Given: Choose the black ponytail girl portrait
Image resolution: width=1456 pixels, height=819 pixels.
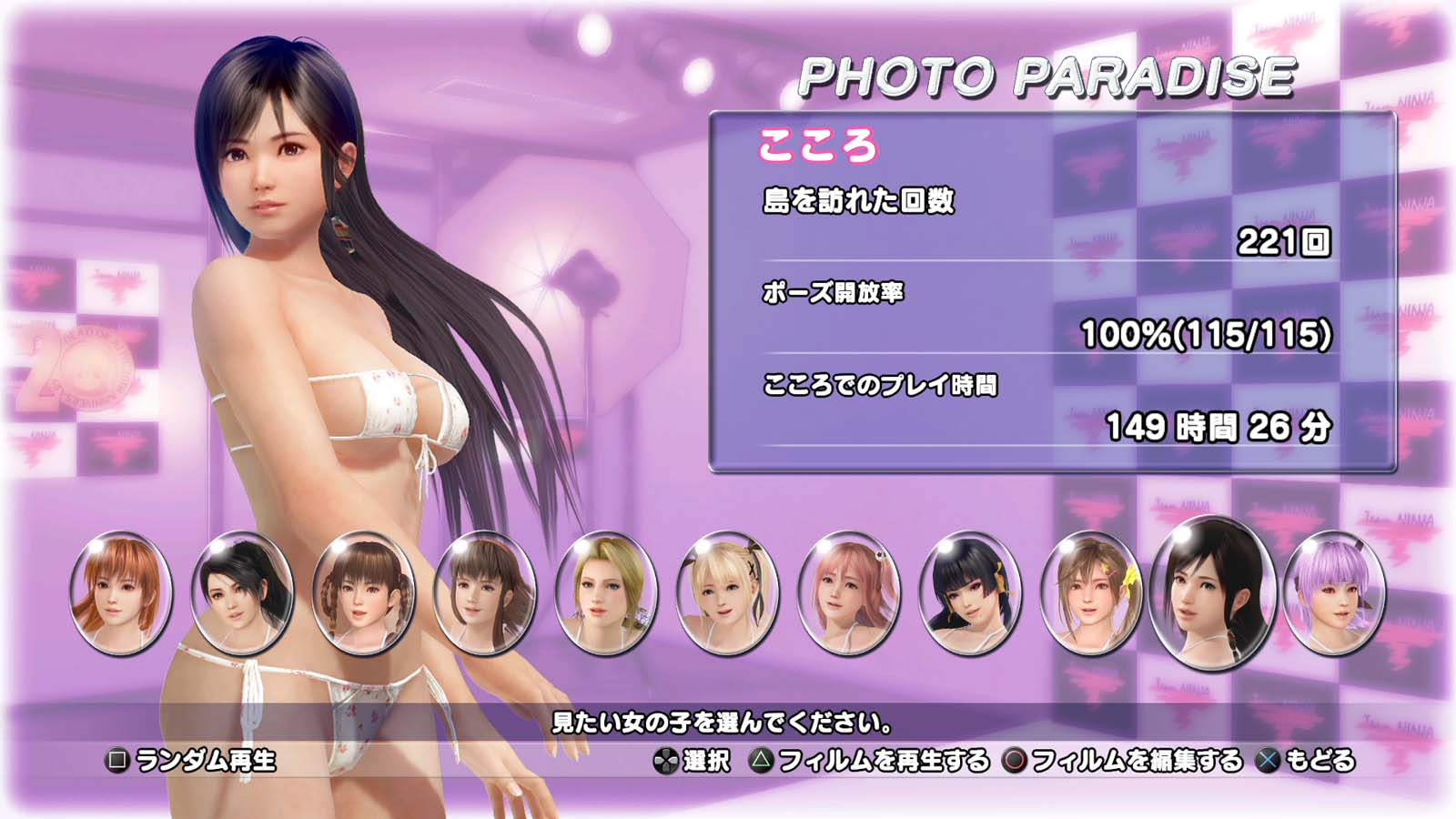Looking at the screenshot, I should pyautogui.click(x=242, y=593).
